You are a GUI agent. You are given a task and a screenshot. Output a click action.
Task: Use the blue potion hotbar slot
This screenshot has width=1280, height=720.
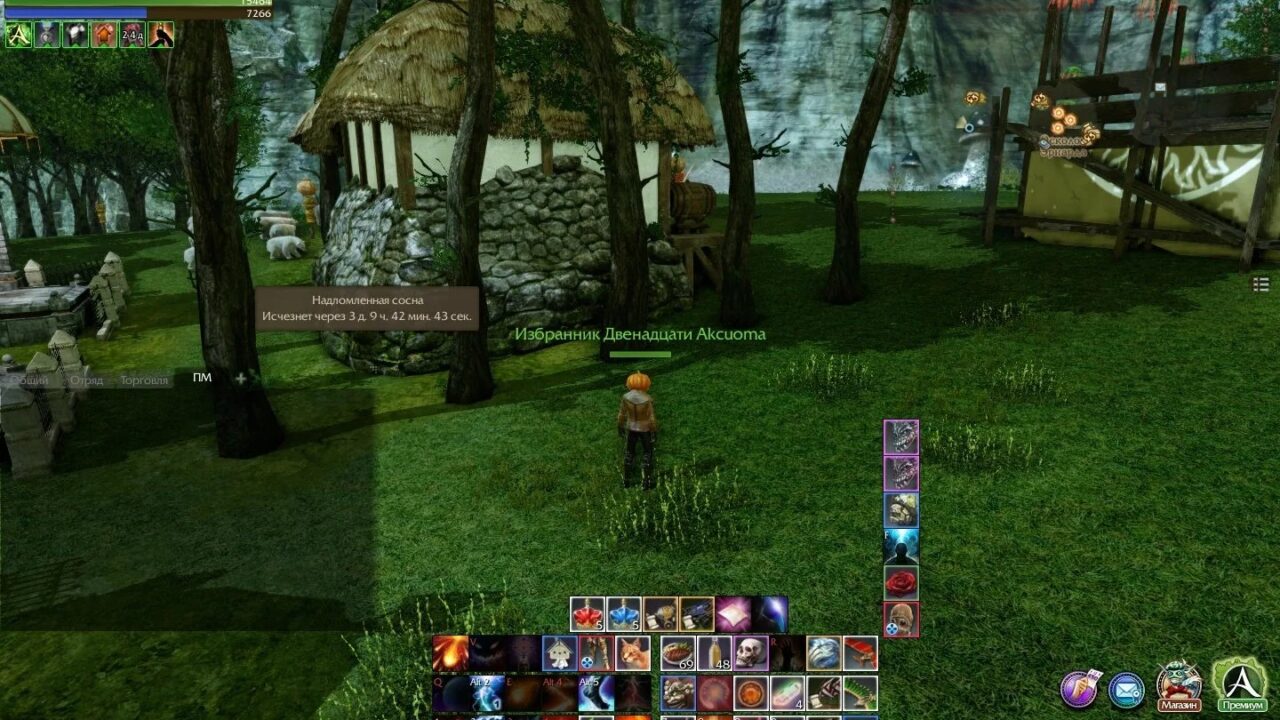click(x=623, y=614)
